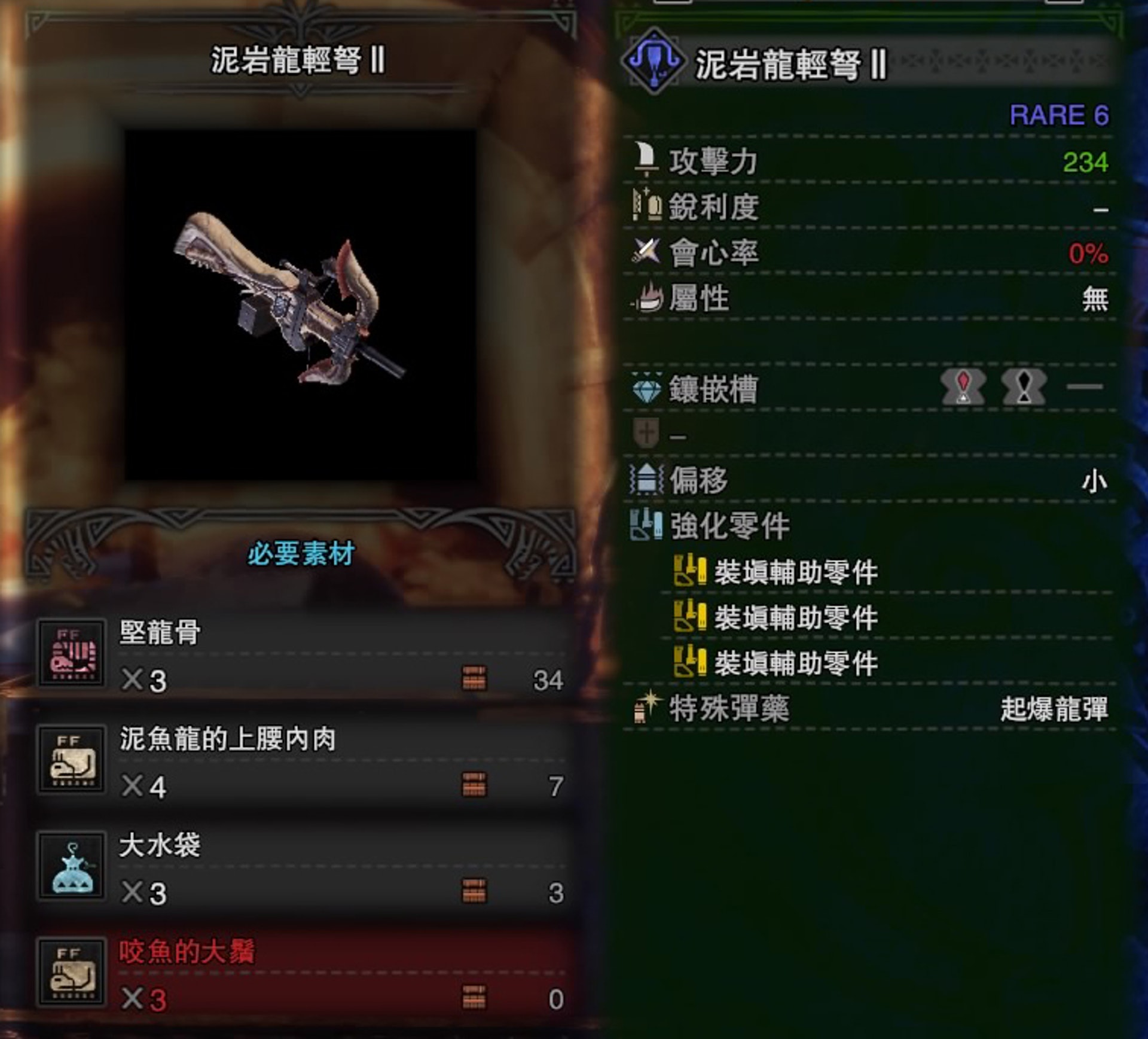Choose the 泥魚龍的上腰內肉 material row

302,761
